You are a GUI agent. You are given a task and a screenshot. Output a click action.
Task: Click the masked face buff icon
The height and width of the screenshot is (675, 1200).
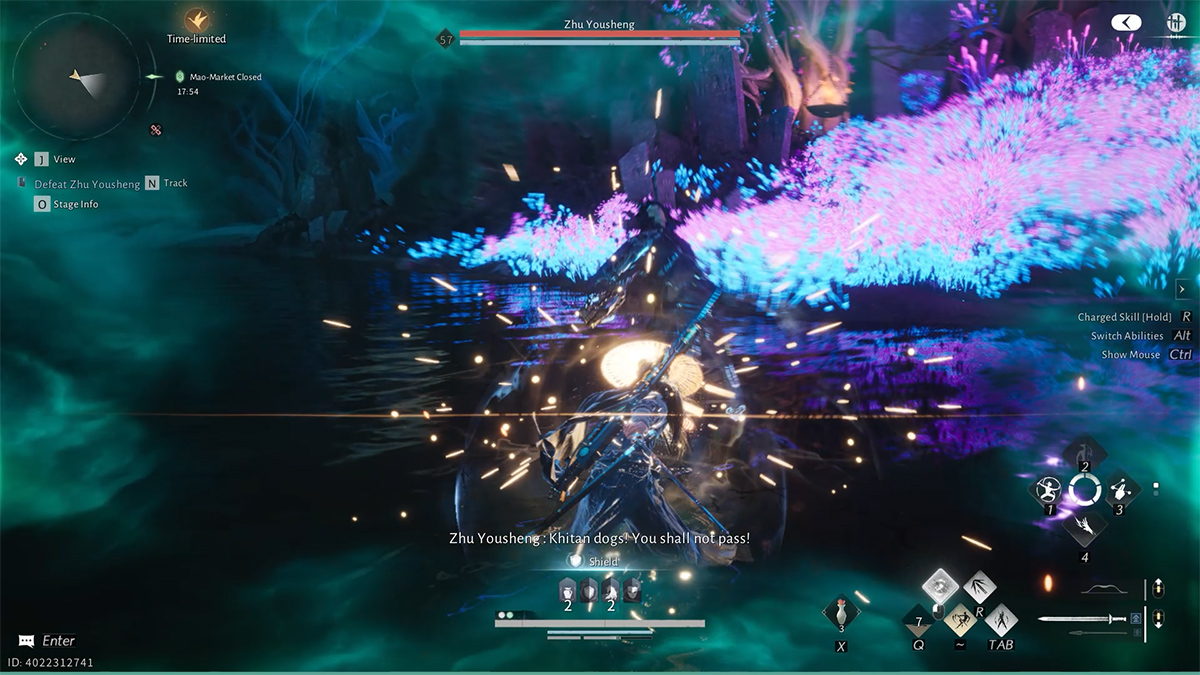(632, 591)
